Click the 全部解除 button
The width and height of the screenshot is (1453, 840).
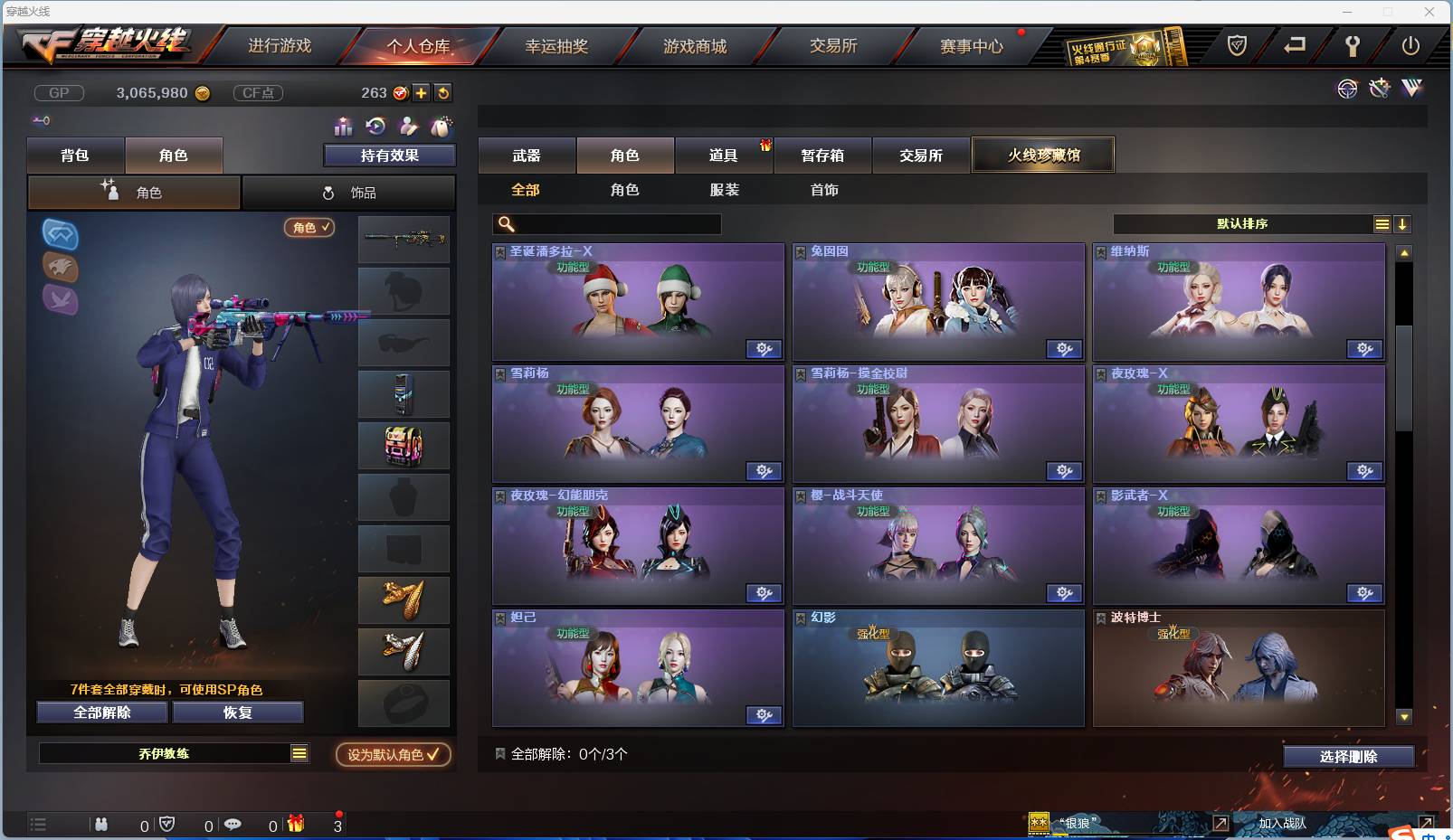pyautogui.click(x=101, y=712)
